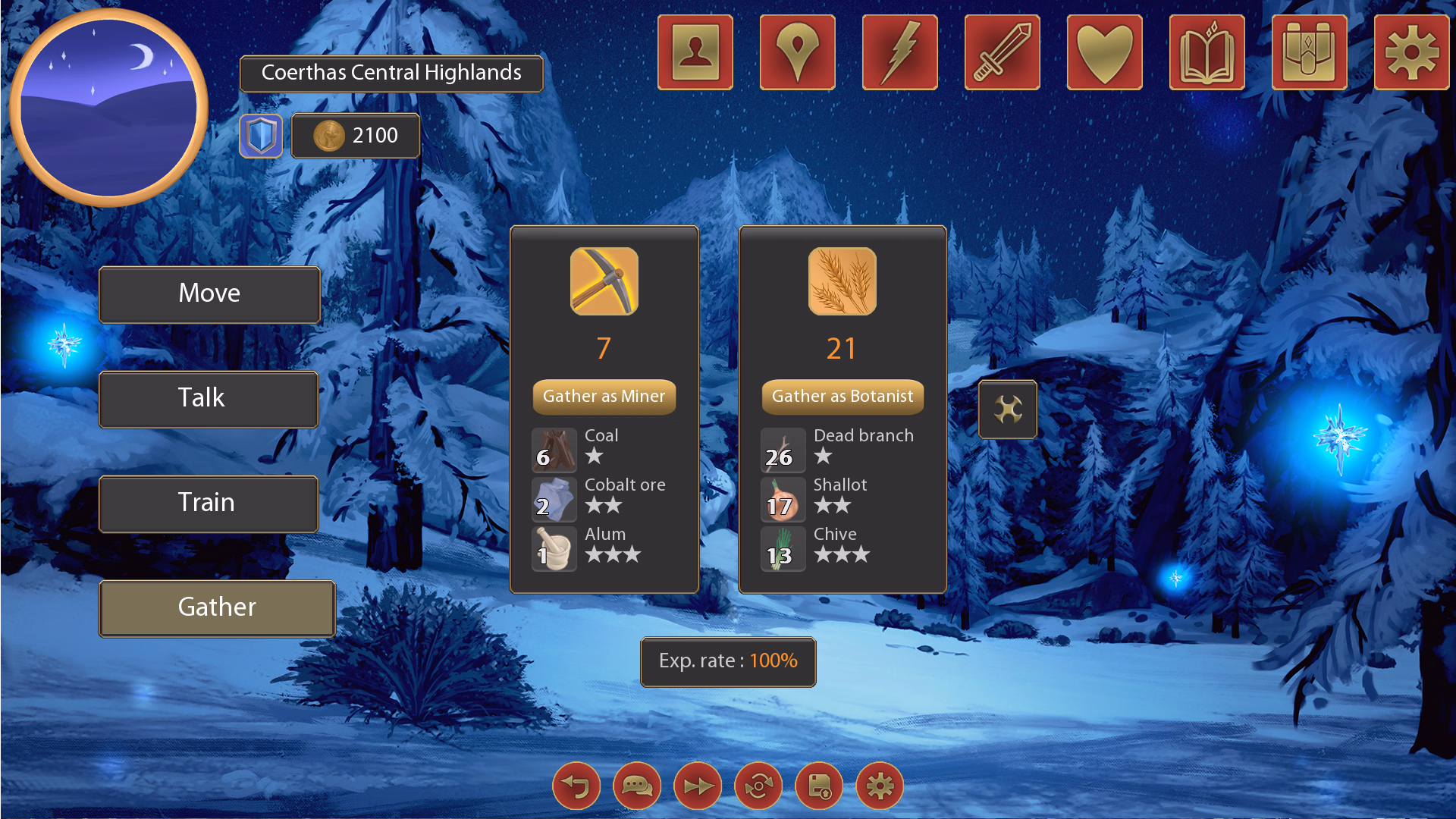Choose the Talk option
This screenshot has width=1456, height=819.
pyautogui.click(x=209, y=399)
